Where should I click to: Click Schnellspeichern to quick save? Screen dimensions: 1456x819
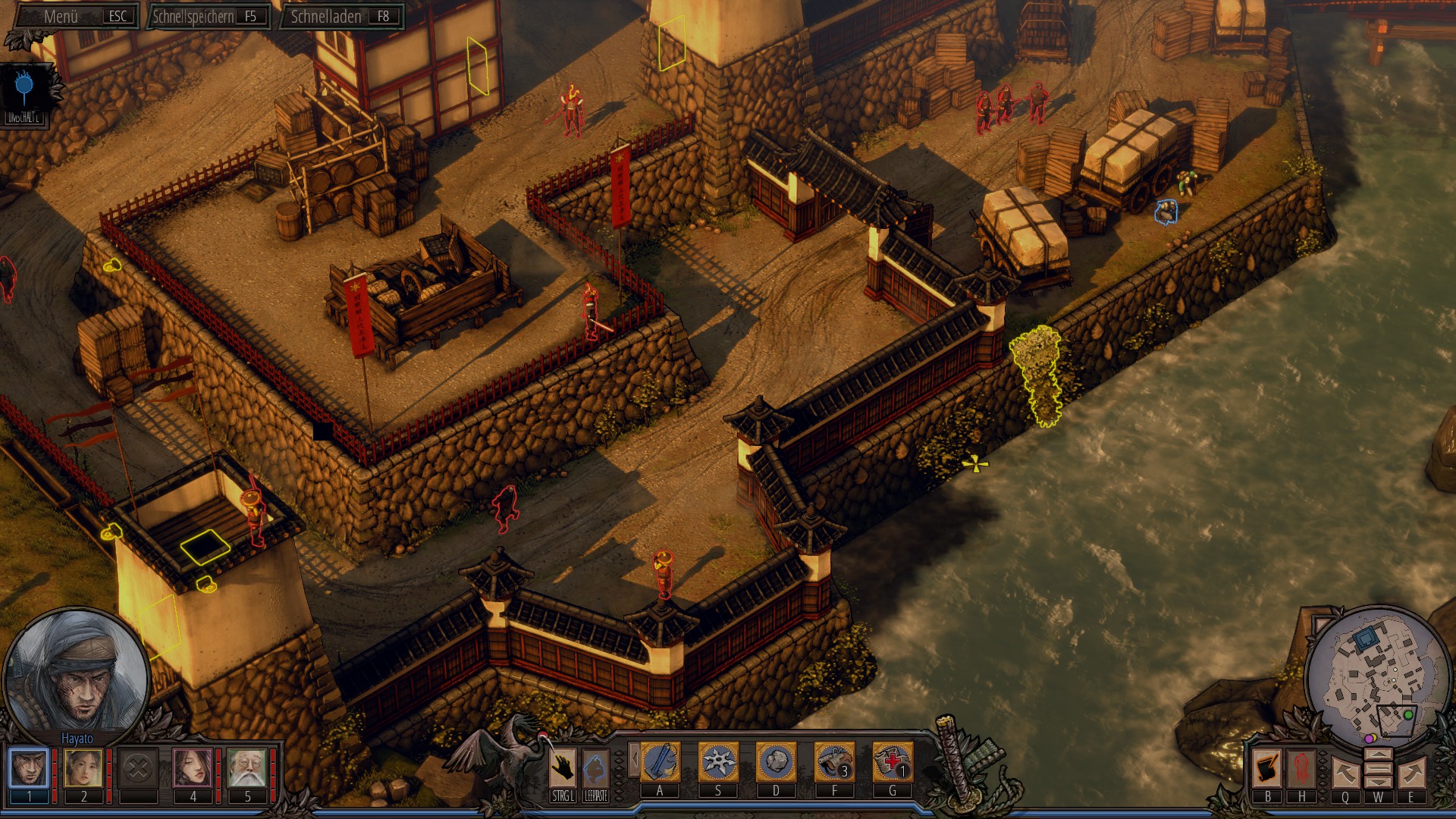point(206,16)
